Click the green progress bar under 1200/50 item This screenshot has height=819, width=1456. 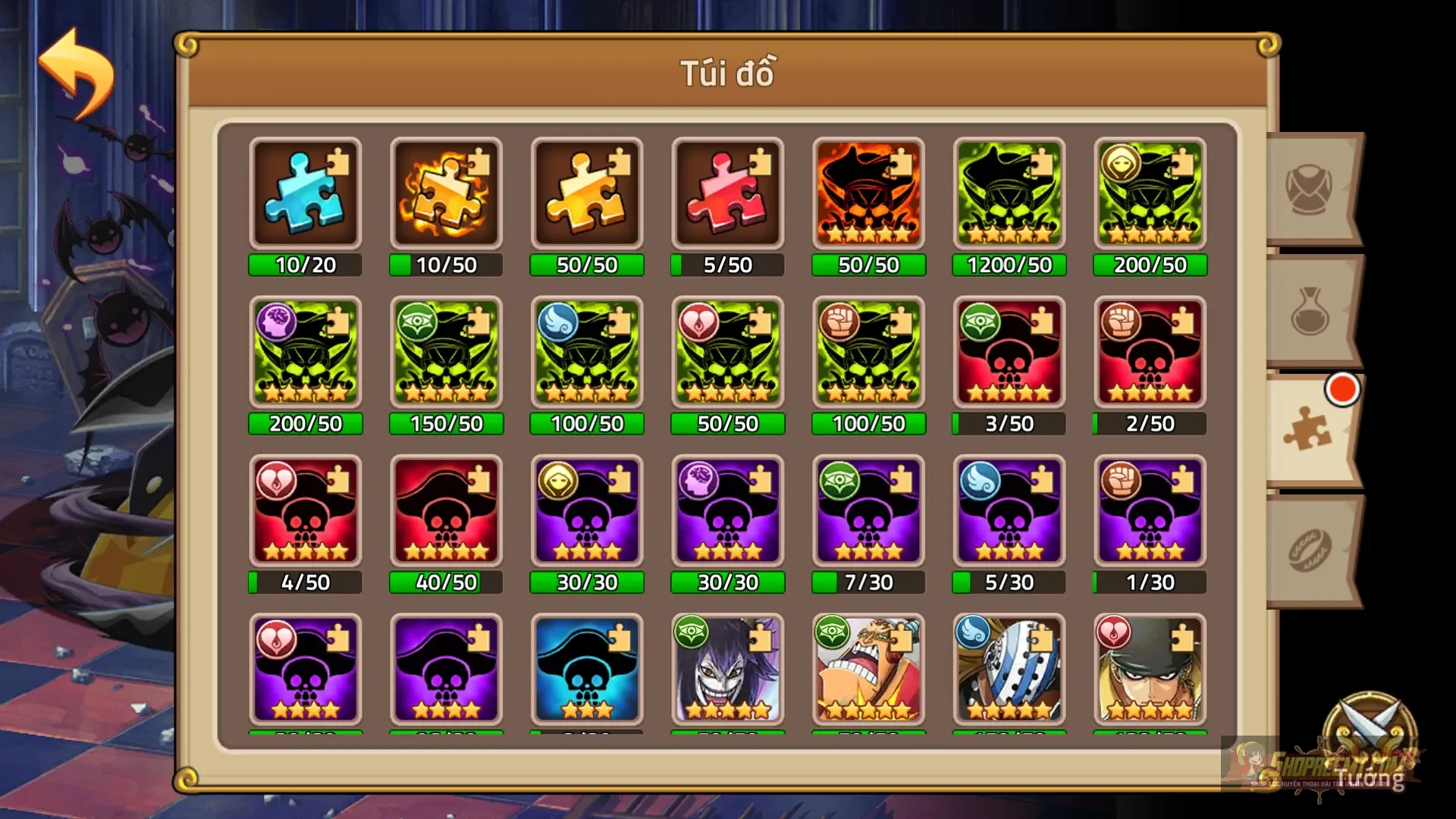[1009, 265]
